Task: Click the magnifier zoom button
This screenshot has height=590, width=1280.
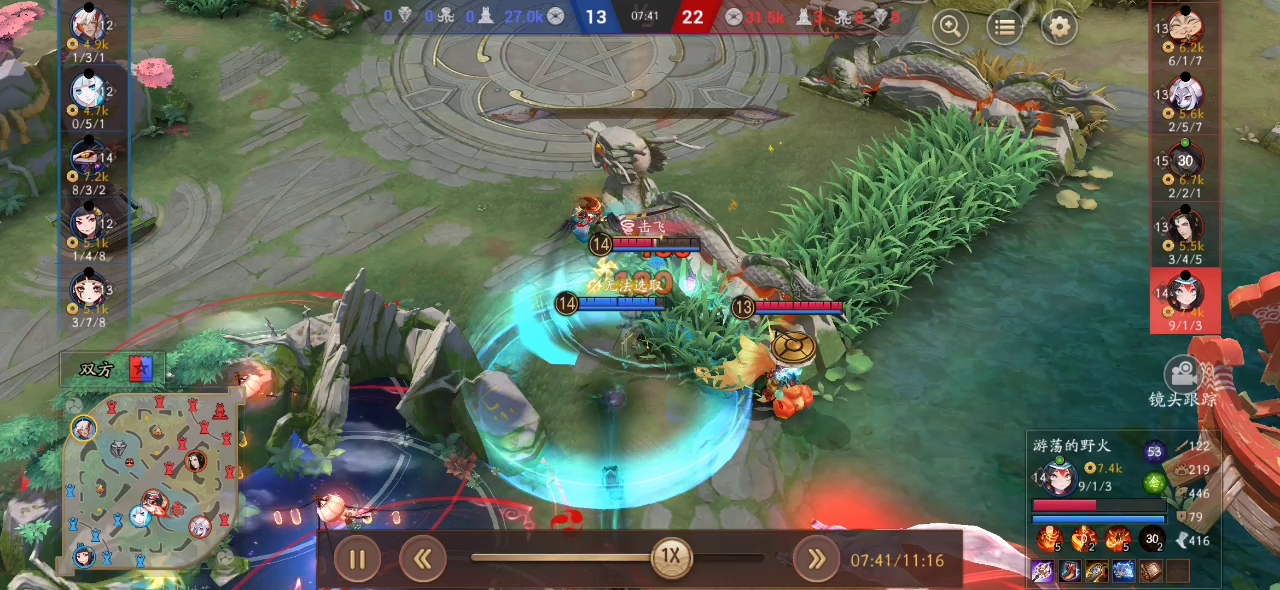Action: click(x=950, y=27)
